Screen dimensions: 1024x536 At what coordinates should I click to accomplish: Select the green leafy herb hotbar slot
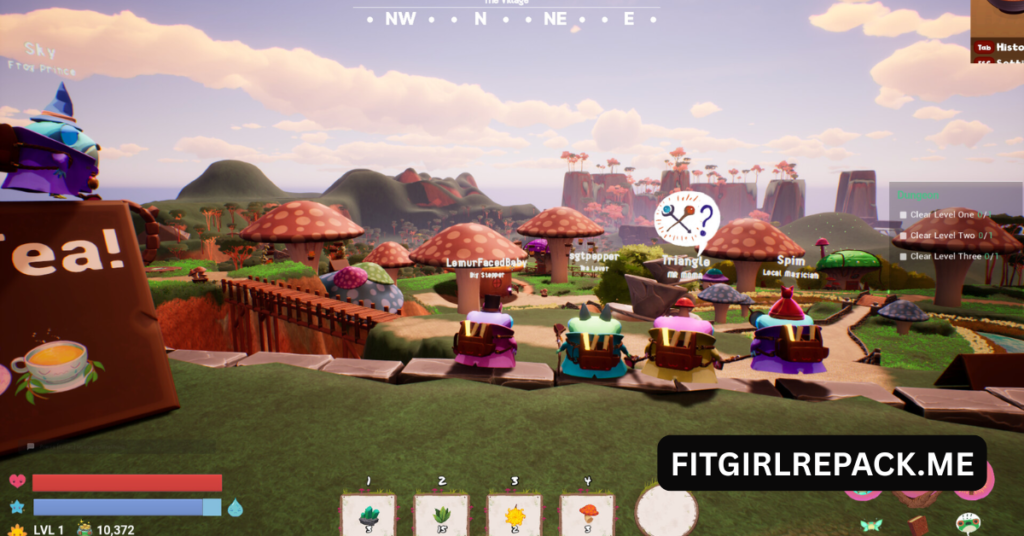tap(441, 515)
